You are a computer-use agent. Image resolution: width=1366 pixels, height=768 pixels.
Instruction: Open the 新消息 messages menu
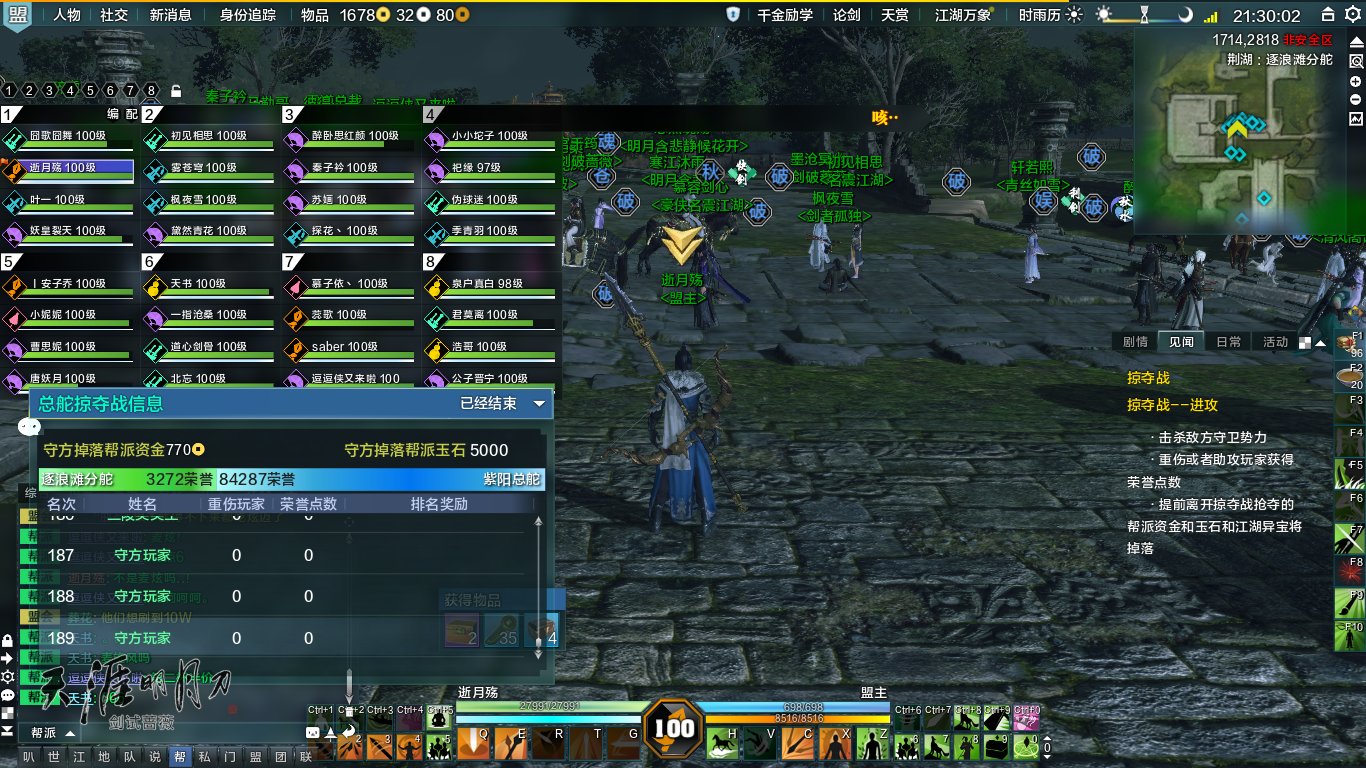[x=170, y=15]
